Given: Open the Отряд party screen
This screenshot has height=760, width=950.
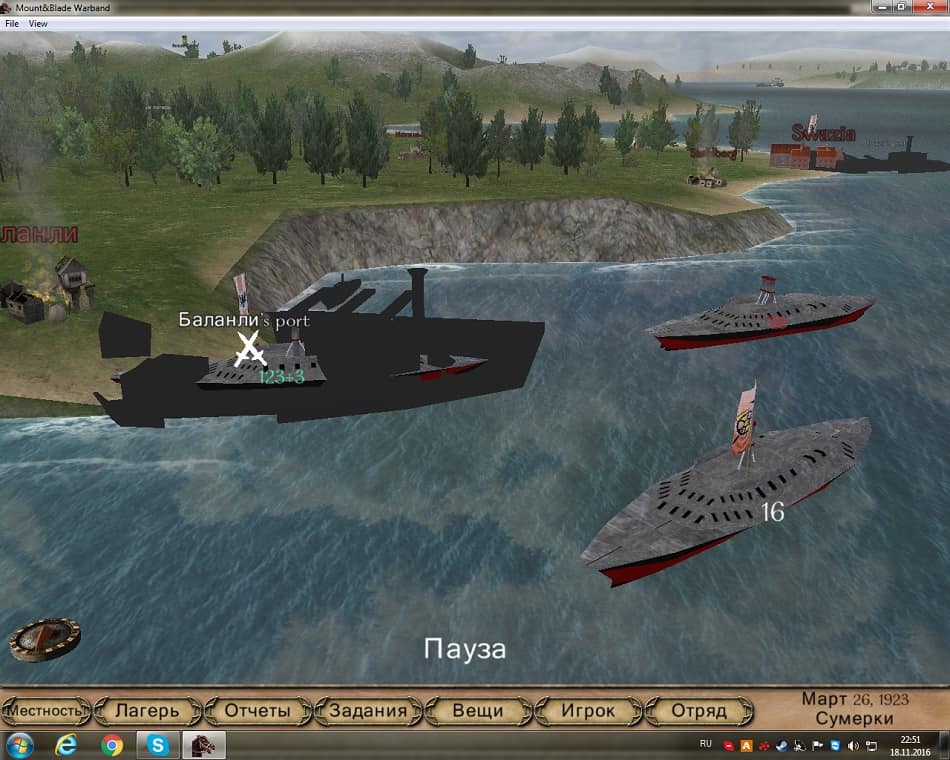Looking at the screenshot, I should tap(698, 711).
